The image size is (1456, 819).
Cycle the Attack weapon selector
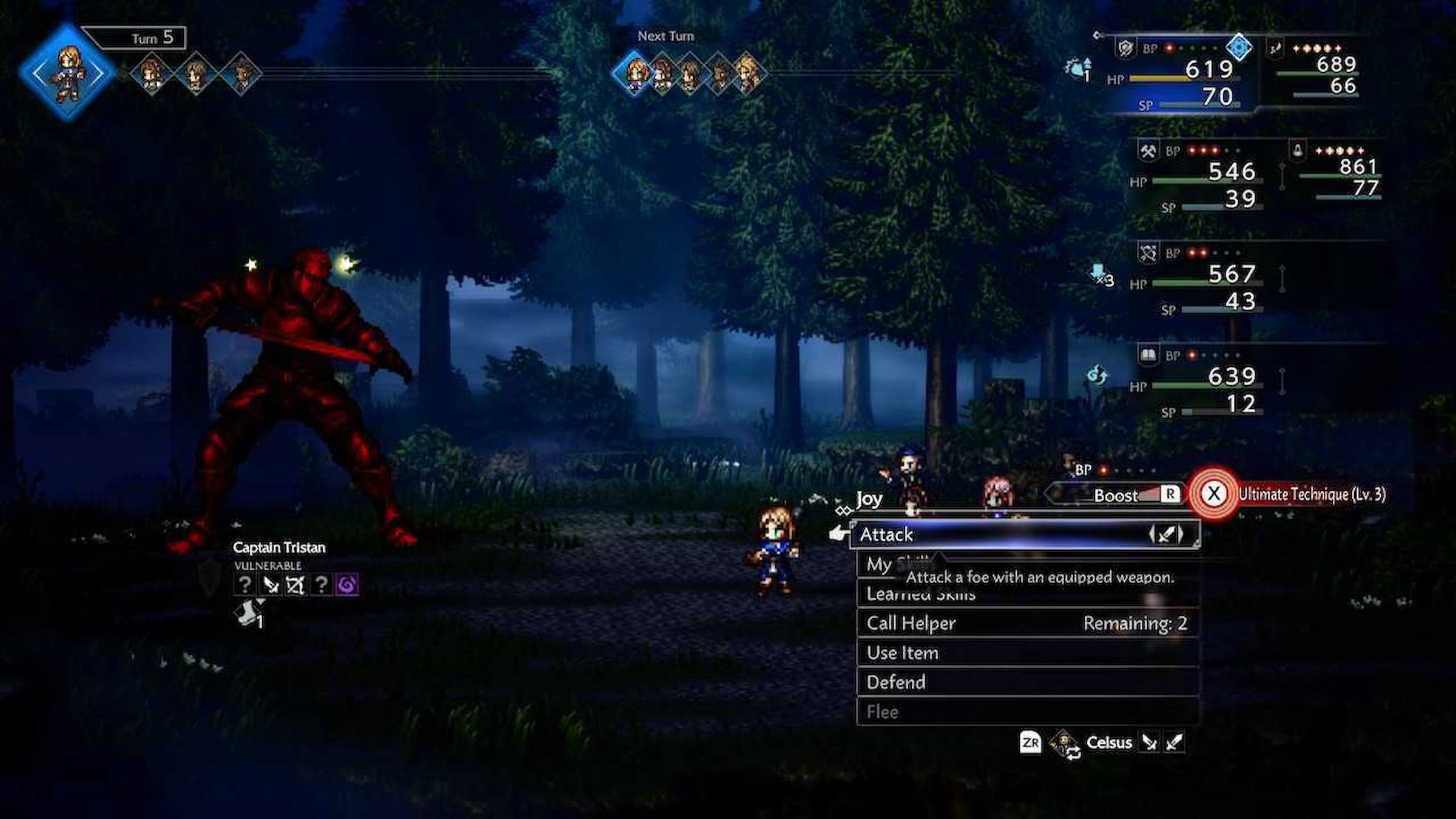click(1165, 534)
